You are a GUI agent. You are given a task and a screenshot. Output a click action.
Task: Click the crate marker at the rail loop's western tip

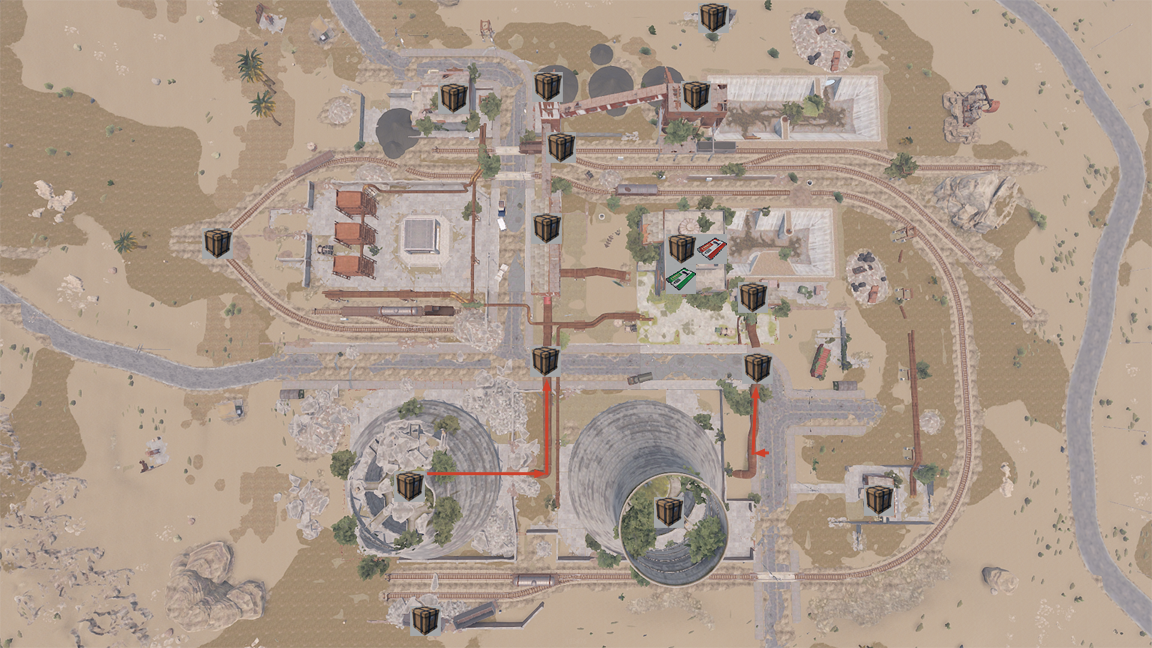217,243
